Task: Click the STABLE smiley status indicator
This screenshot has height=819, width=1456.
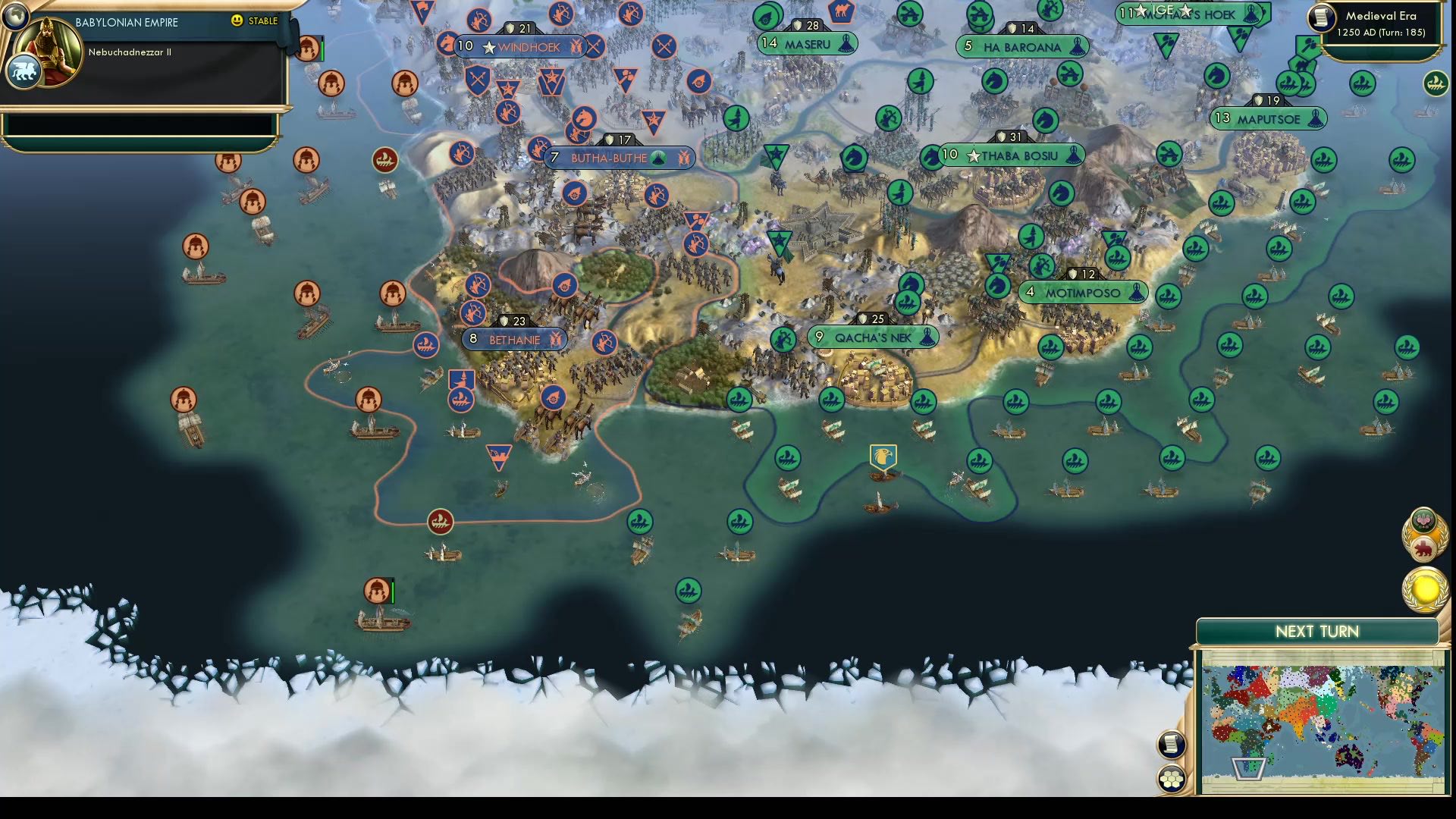Action: (237, 22)
